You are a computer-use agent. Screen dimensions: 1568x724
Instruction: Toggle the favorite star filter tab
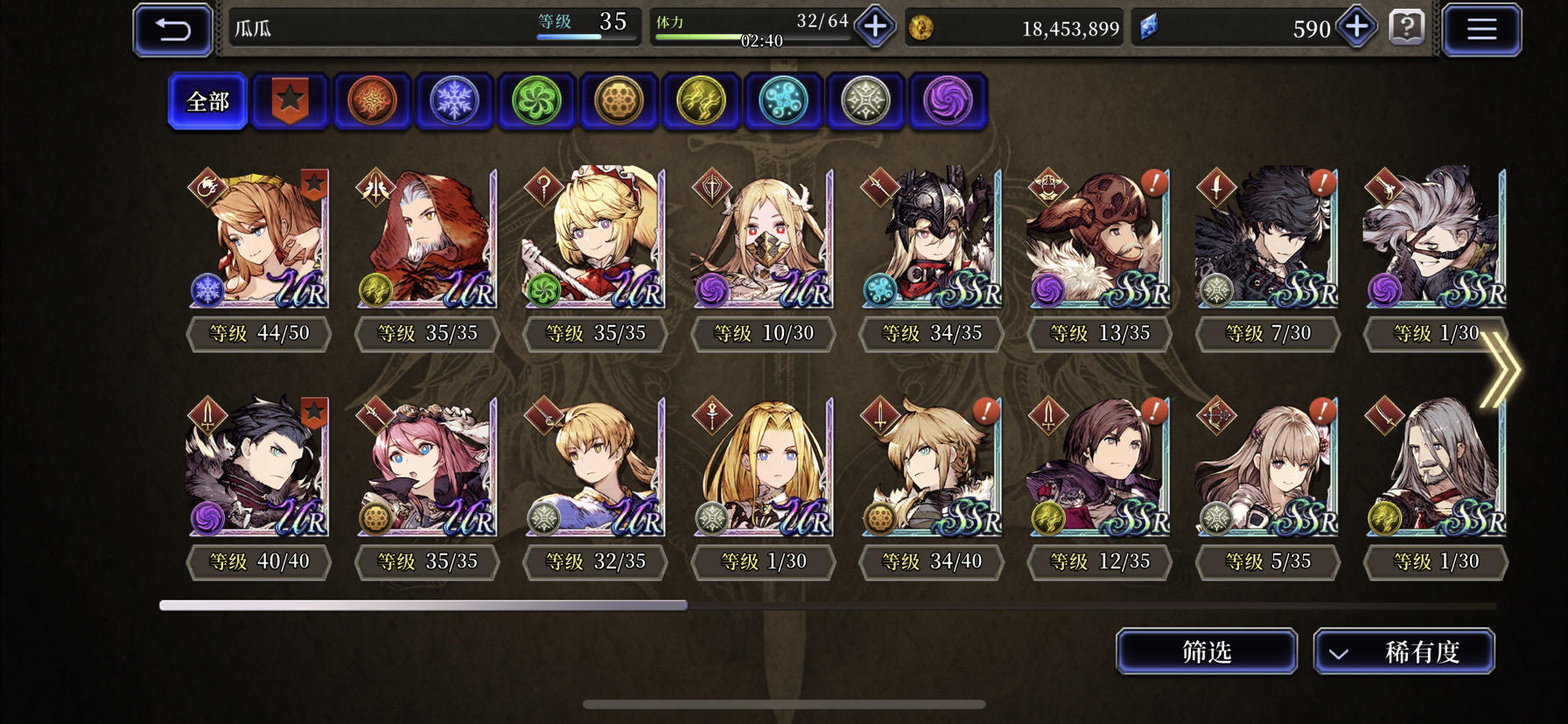pyautogui.click(x=290, y=101)
